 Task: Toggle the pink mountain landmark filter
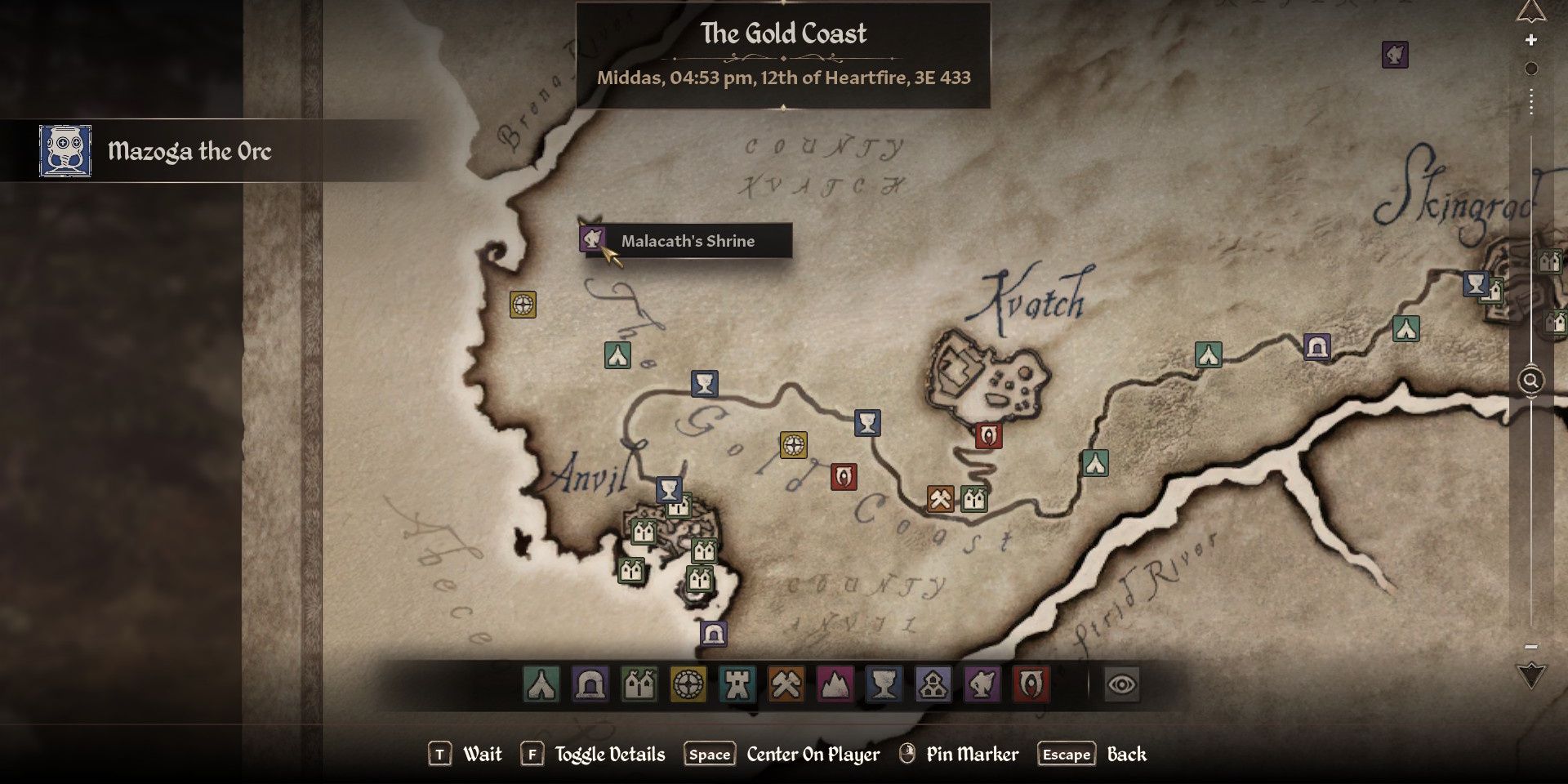tap(835, 684)
